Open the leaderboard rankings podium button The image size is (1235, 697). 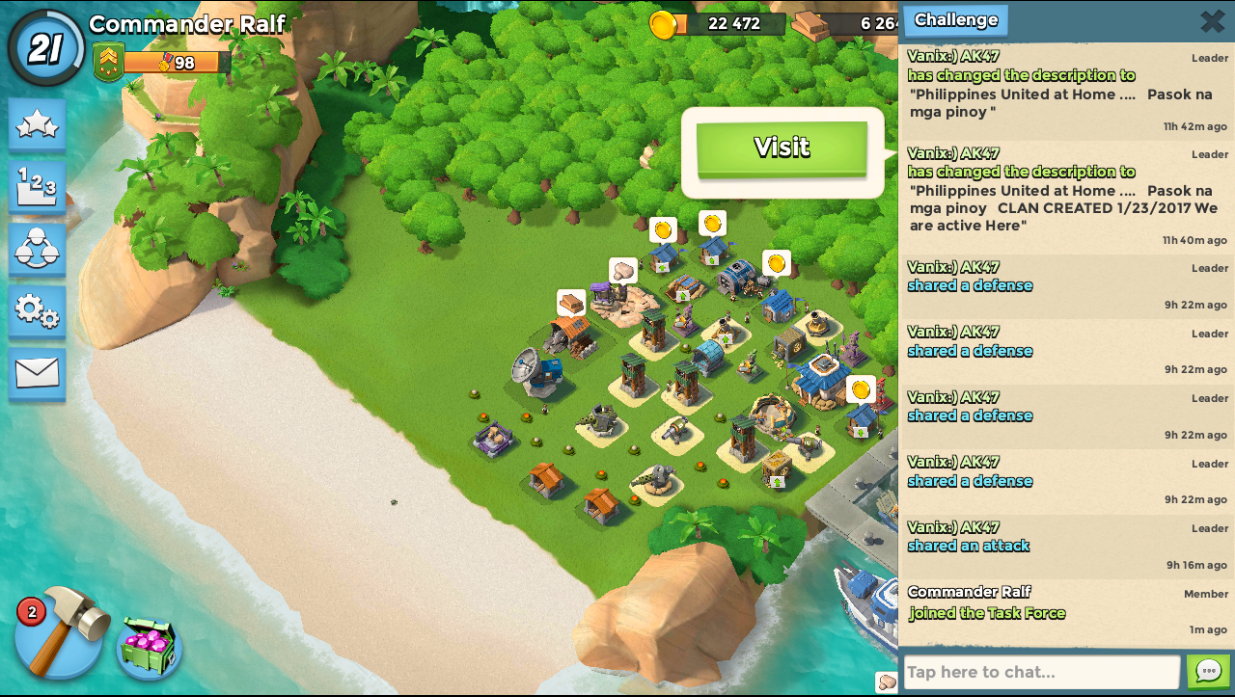[37, 187]
